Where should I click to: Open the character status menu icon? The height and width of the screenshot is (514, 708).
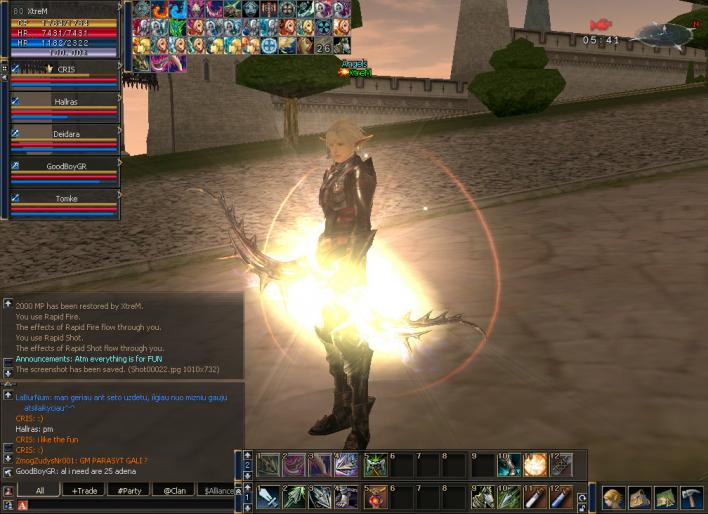[x=613, y=497]
